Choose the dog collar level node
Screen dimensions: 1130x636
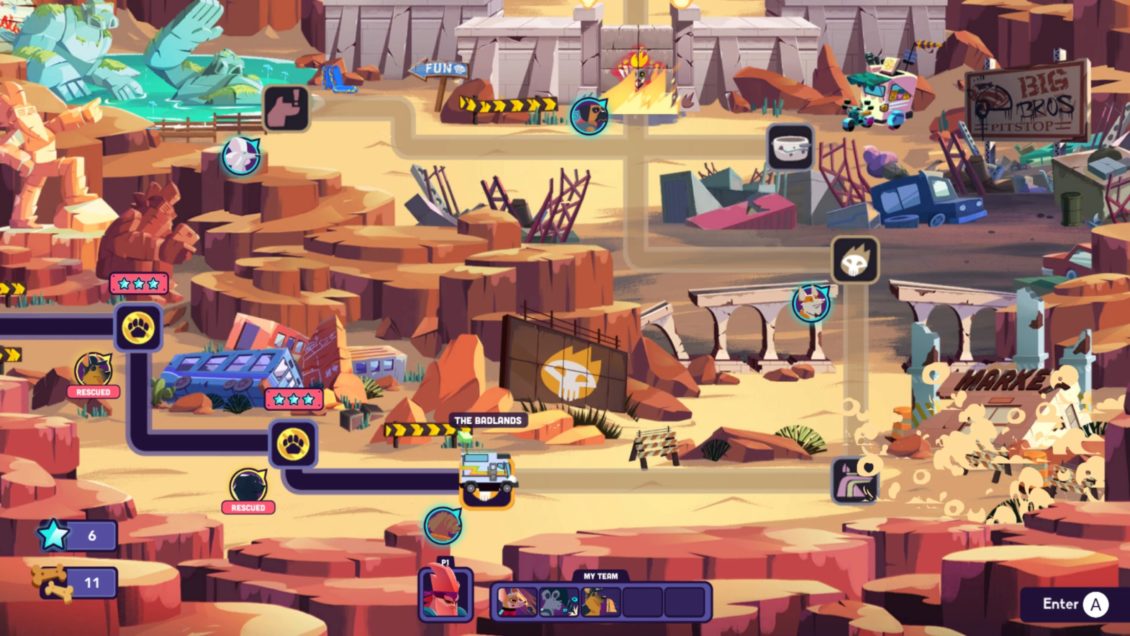click(790, 147)
